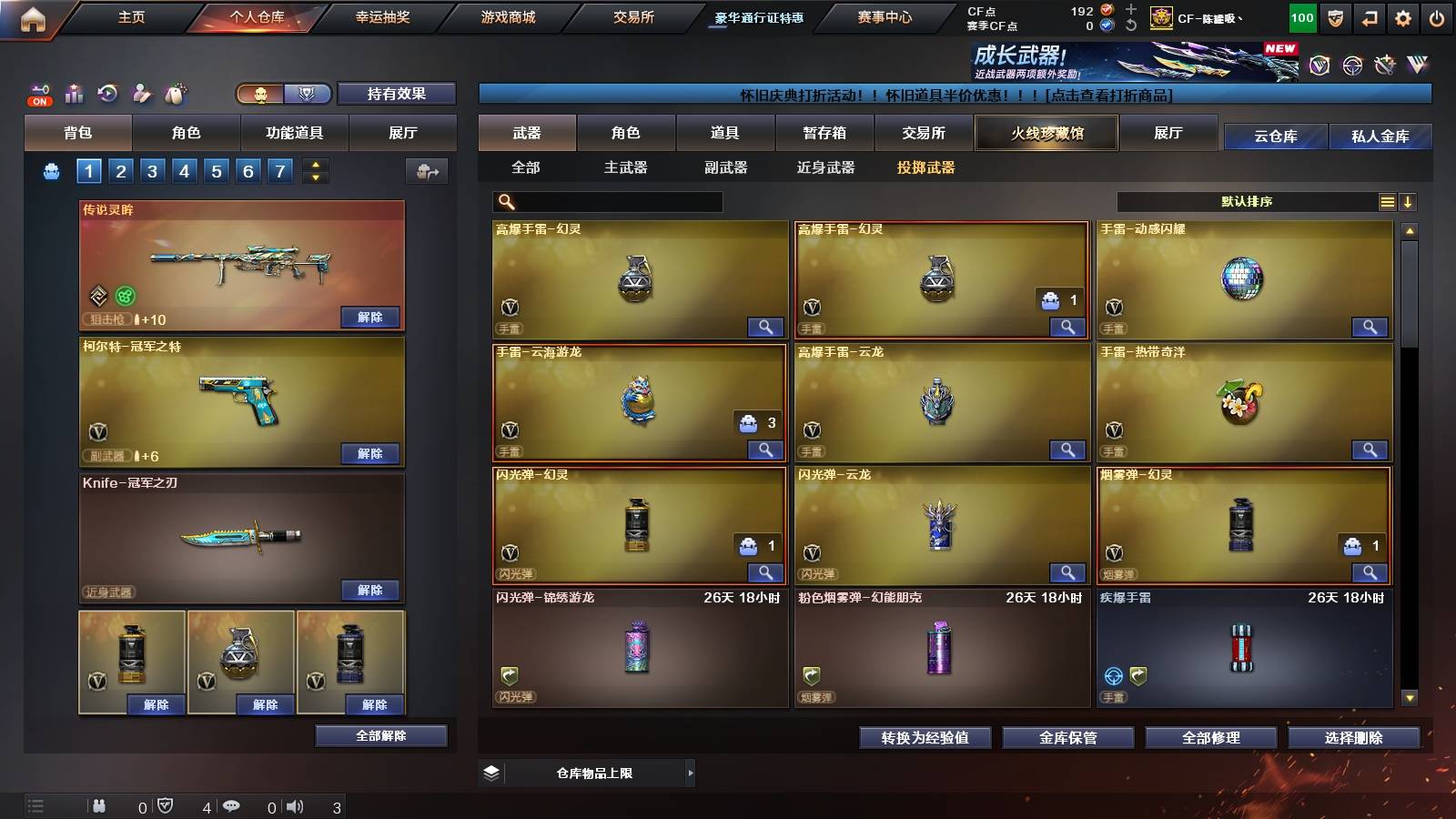Click the wrench repair icon below the banner
Viewport: 1456px width, 819px height.
[1383, 64]
